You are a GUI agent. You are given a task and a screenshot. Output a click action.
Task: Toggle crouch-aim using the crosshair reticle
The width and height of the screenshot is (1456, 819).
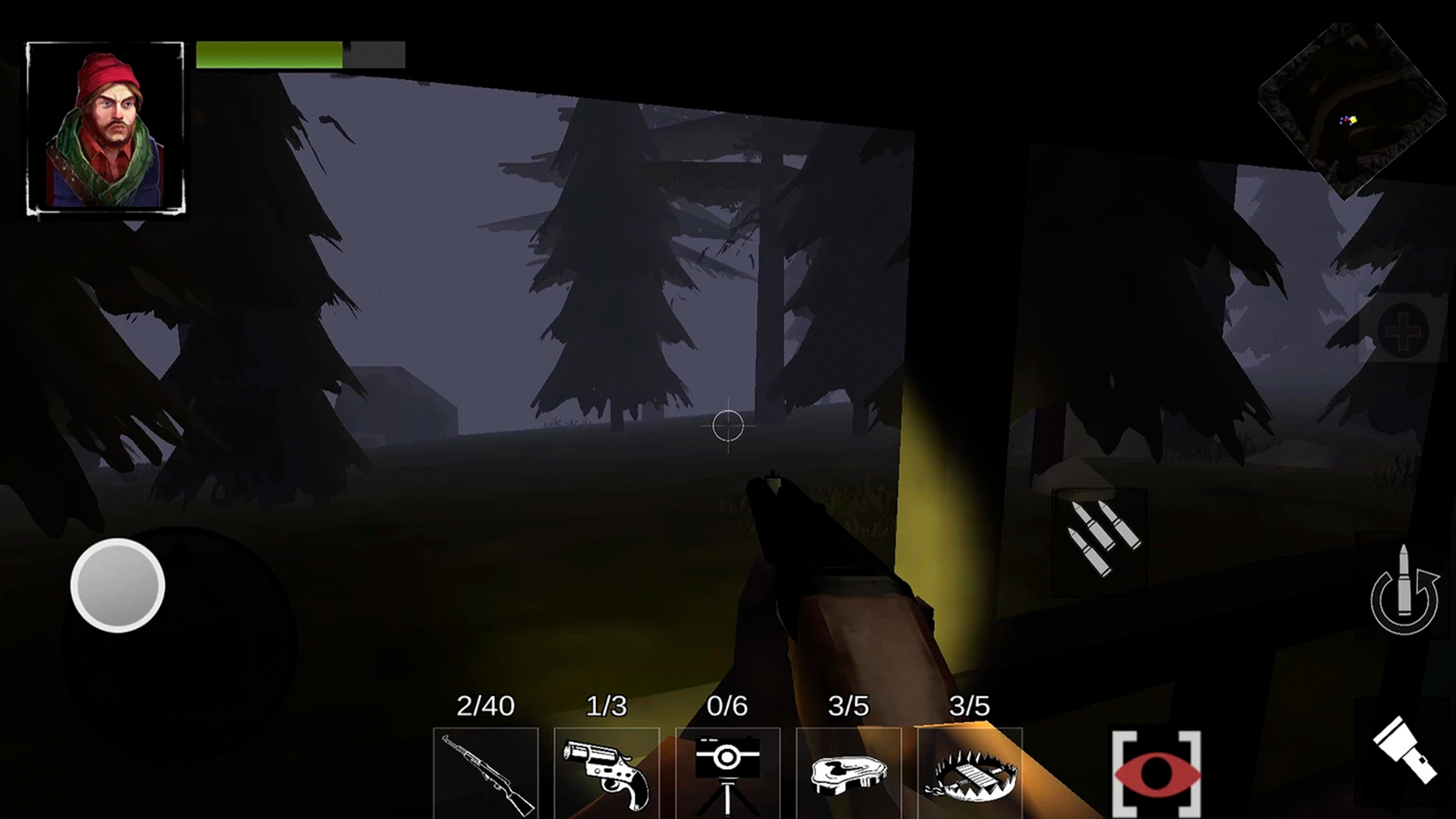728,426
